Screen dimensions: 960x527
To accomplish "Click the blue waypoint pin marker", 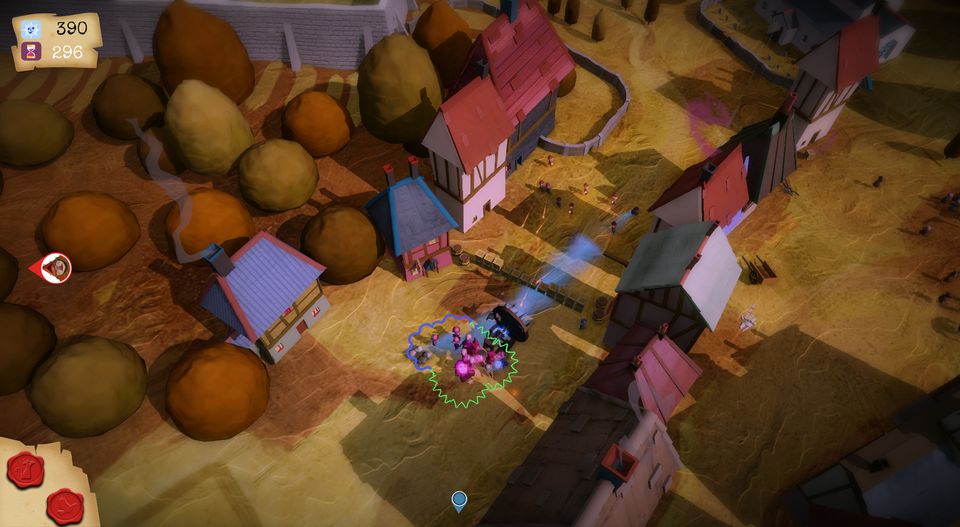I will click(459, 499).
